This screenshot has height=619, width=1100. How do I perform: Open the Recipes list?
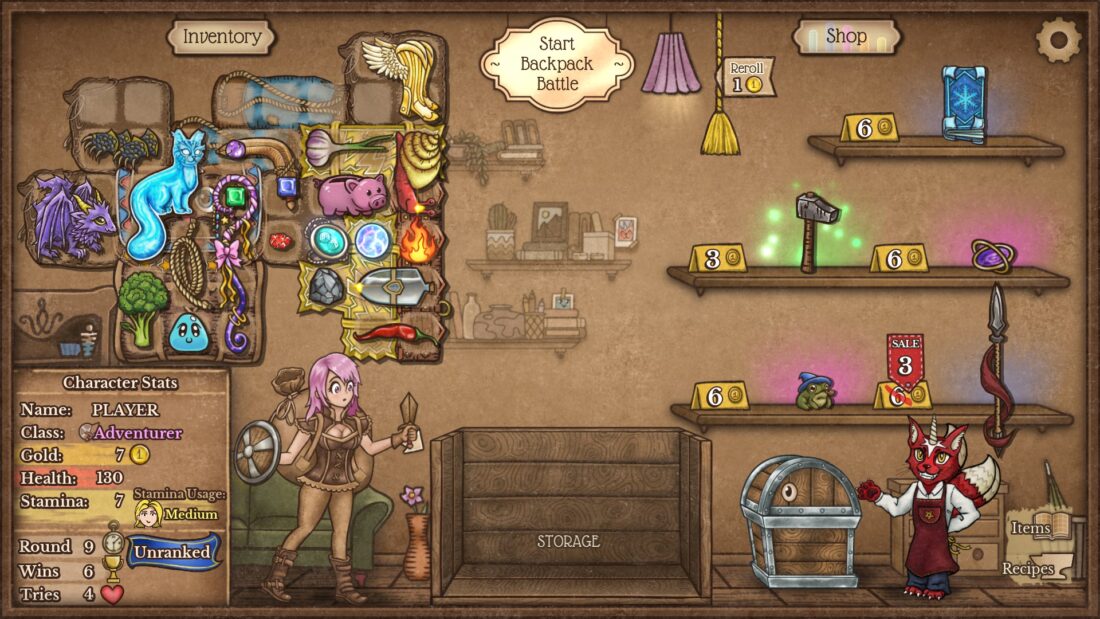click(1034, 568)
